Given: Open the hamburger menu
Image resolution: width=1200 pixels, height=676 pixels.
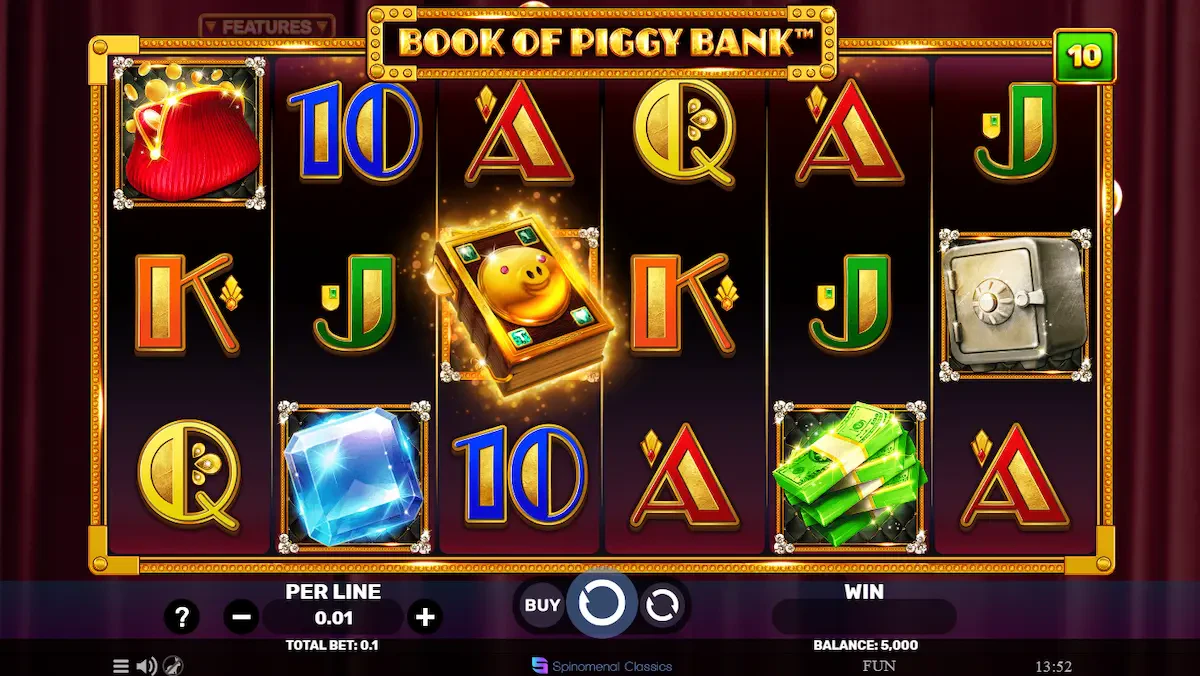Looking at the screenshot, I should point(121,666).
